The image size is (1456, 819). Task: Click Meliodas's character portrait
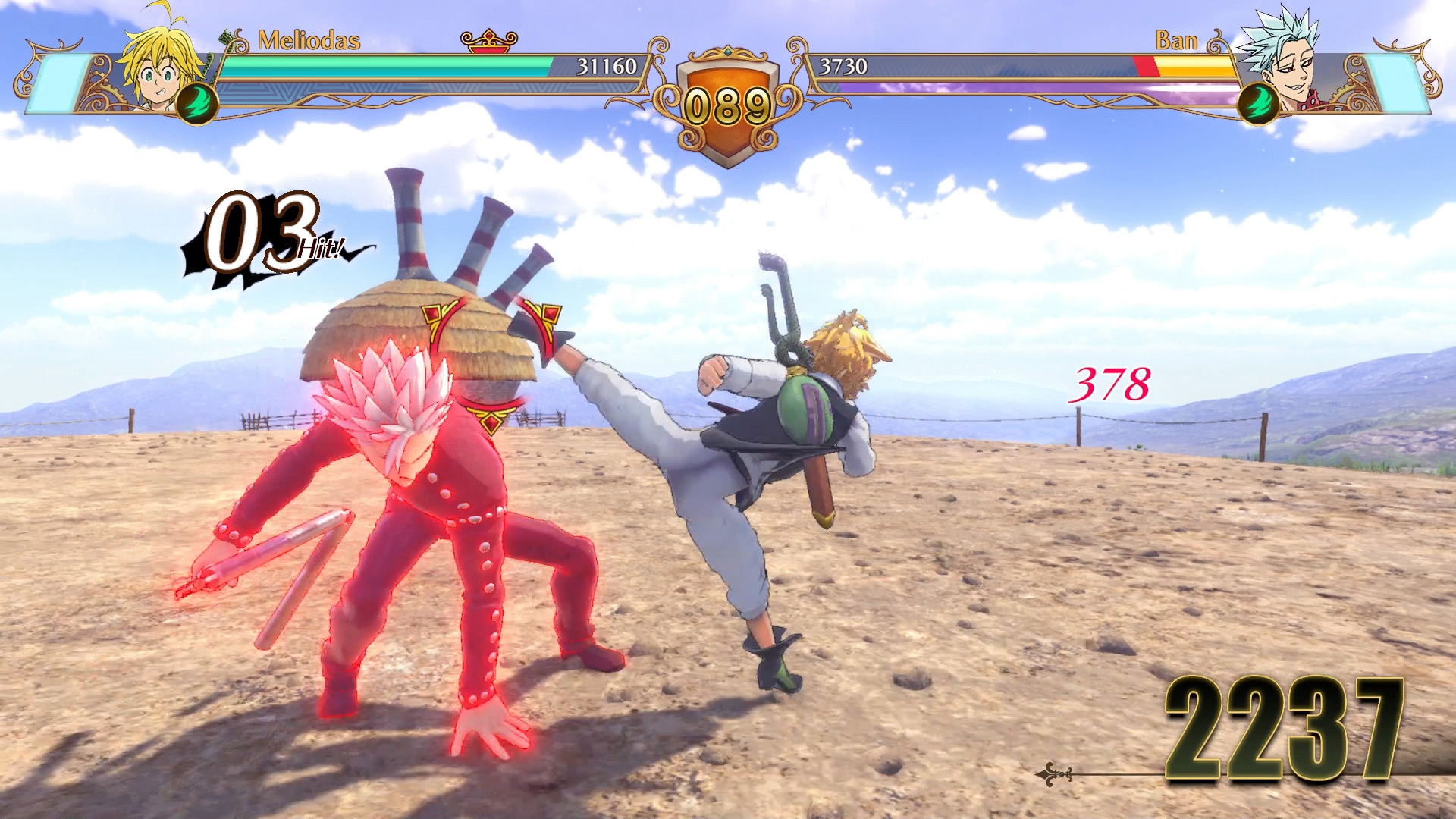pos(162,63)
